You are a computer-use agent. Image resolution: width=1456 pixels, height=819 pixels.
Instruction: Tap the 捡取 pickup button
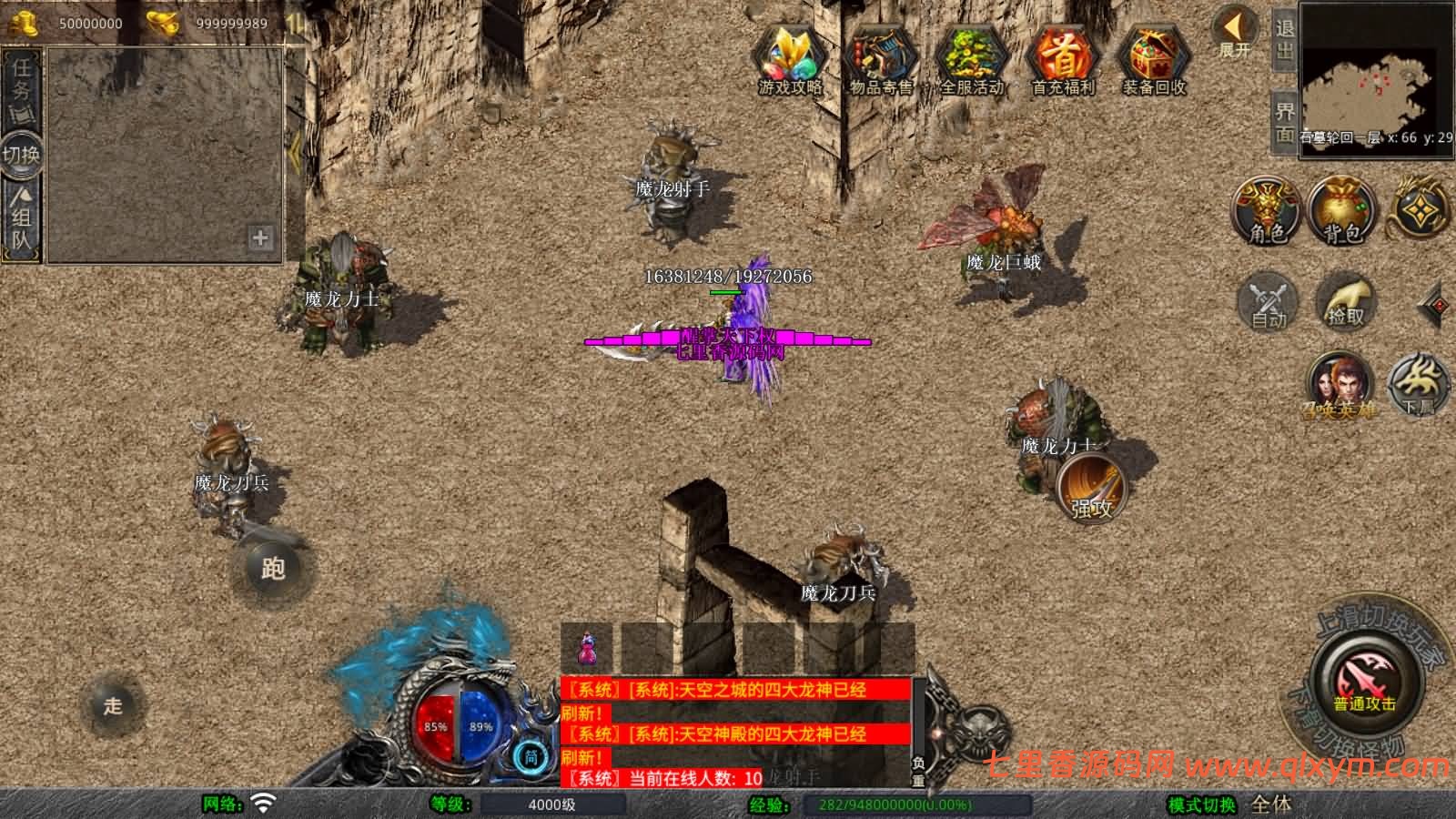pyautogui.click(x=1346, y=301)
